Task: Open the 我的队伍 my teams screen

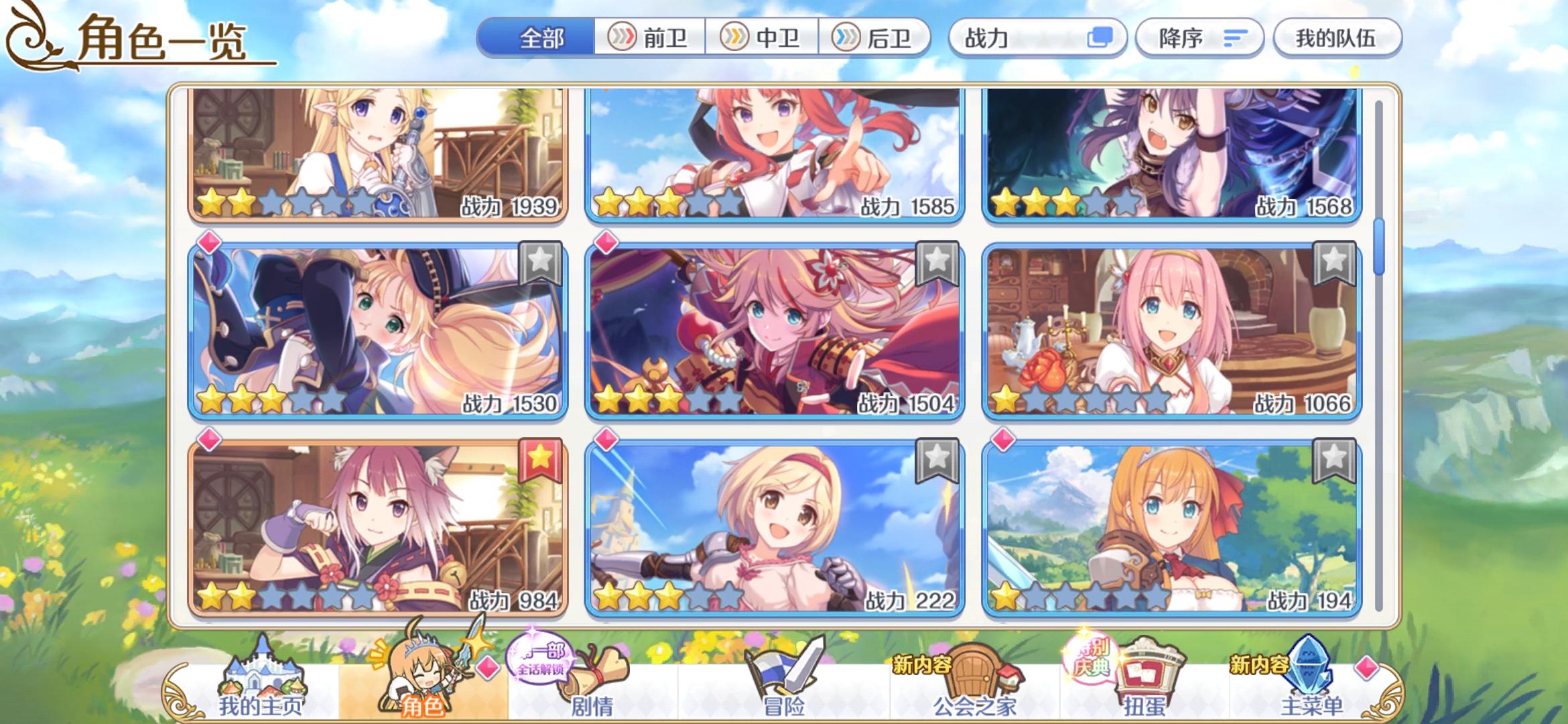Action: pos(1337,38)
